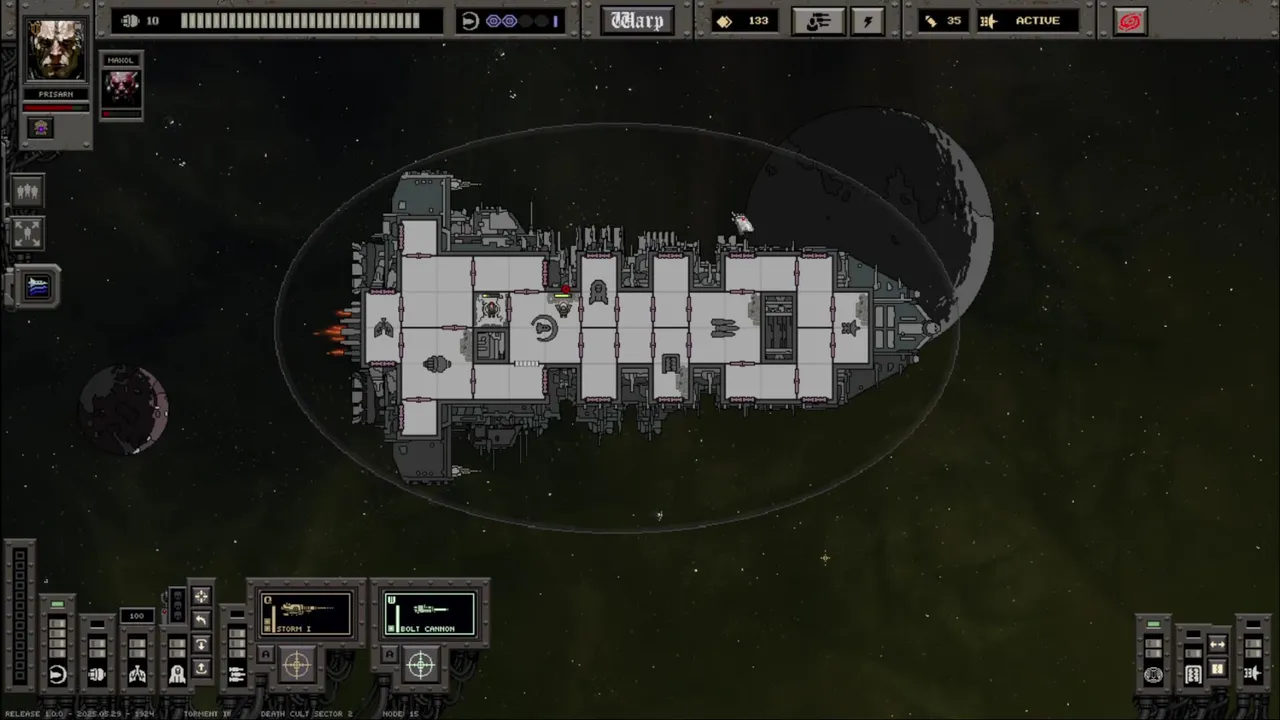This screenshot has height=720, width=1280.
Task: Click the blue ship icon on left sidebar
Action: tap(37, 287)
